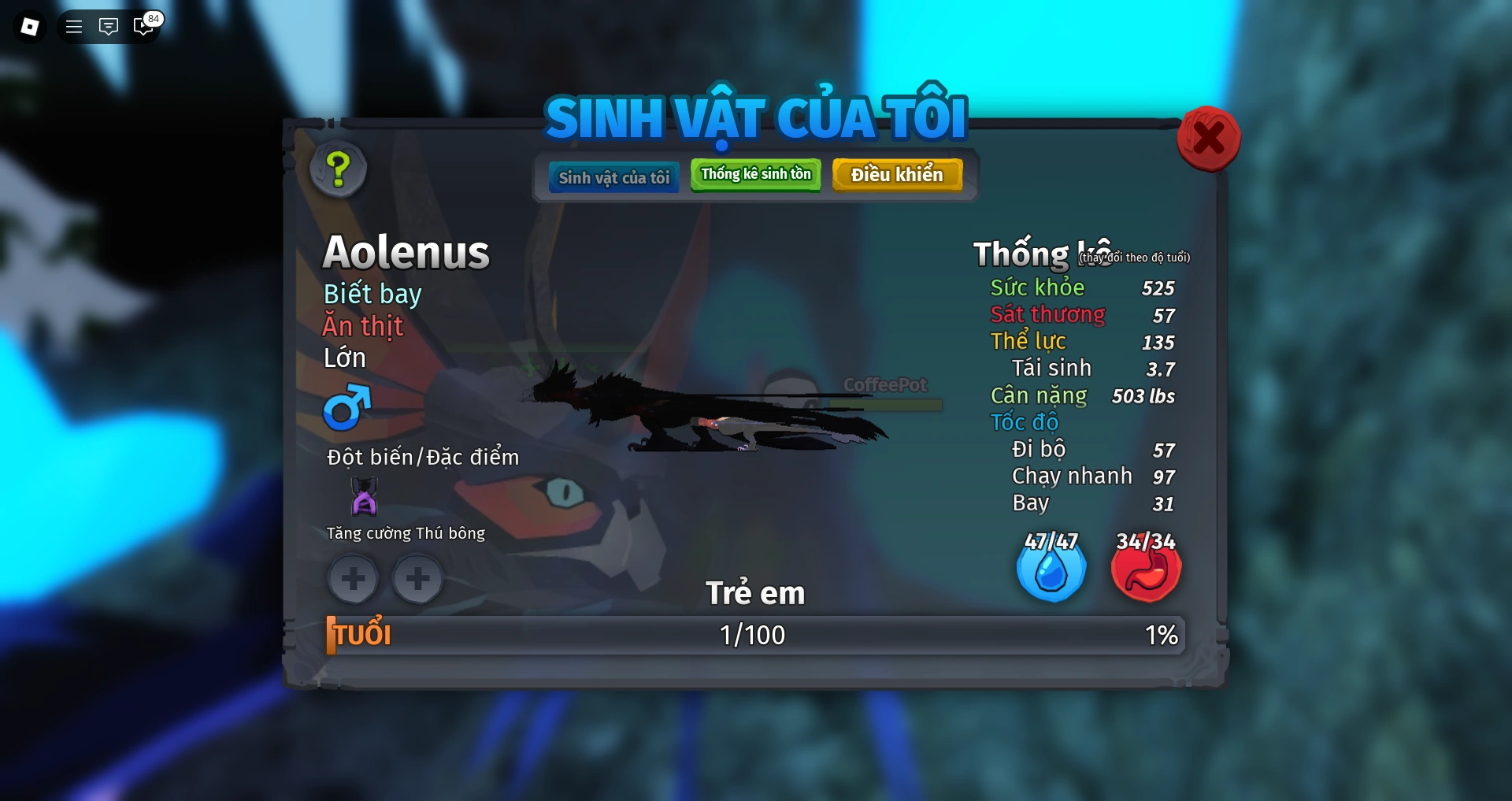This screenshot has height=801, width=1512.
Task: Click the Ăn thịt diet label
Action: click(364, 325)
